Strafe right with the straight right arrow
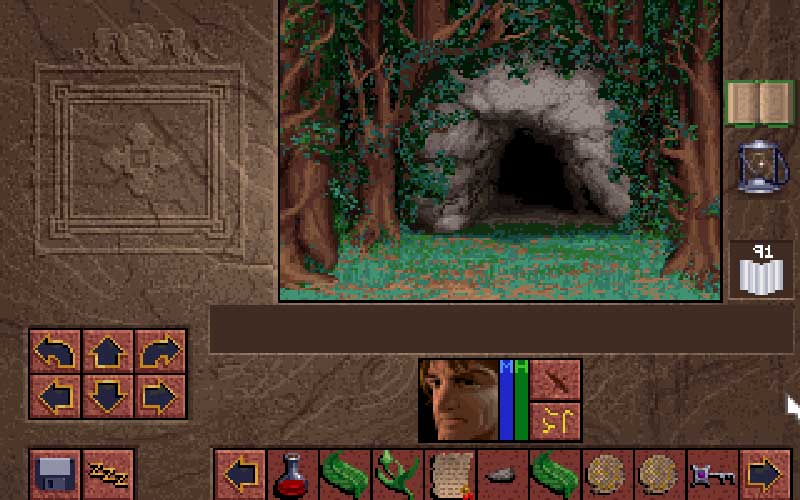The image size is (800, 500). [x=160, y=396]
